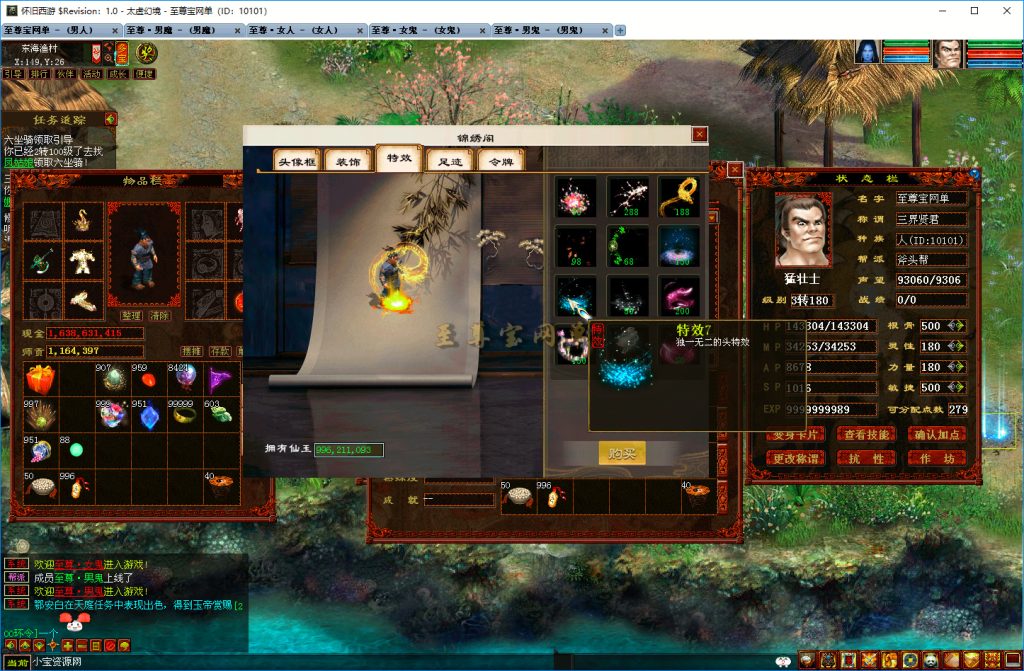Confirm stat points with 确认加点
The image size is (1024, 671).
pyautogui.click(x=937, y=434)
